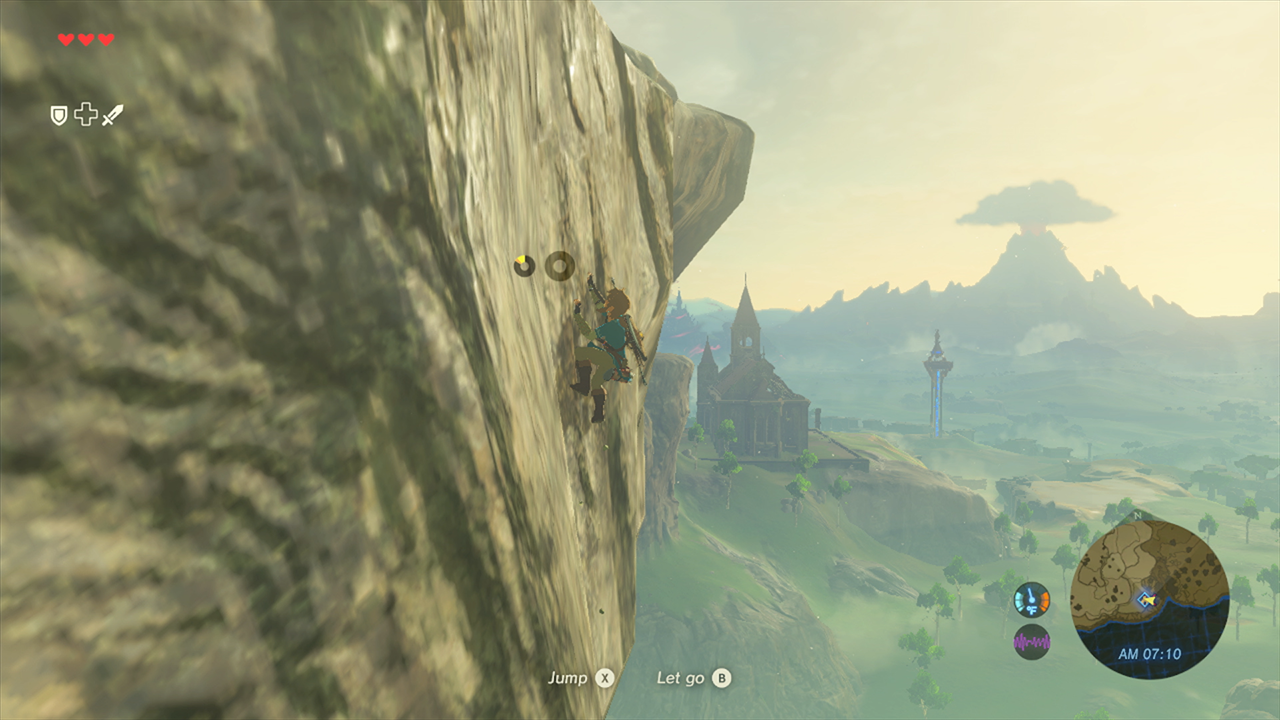Click the B button prompt next to Let go
Viewport: 1280px width, 720px height.
[x=720, y=677]
